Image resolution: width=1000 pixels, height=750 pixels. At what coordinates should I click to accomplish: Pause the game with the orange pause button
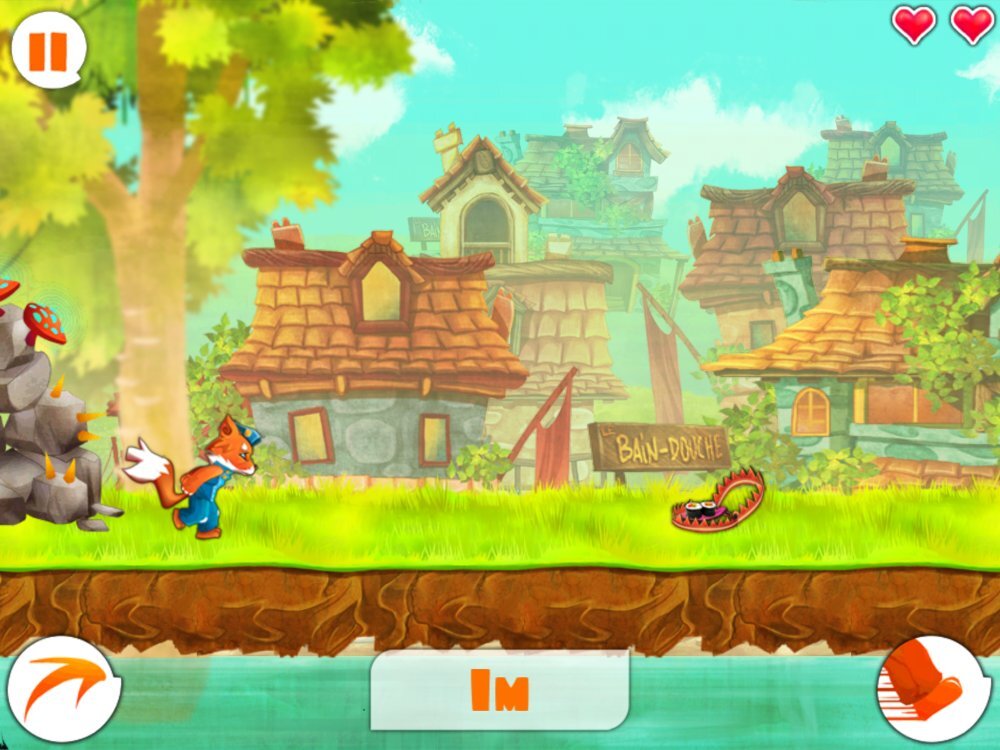coord(48,51)
